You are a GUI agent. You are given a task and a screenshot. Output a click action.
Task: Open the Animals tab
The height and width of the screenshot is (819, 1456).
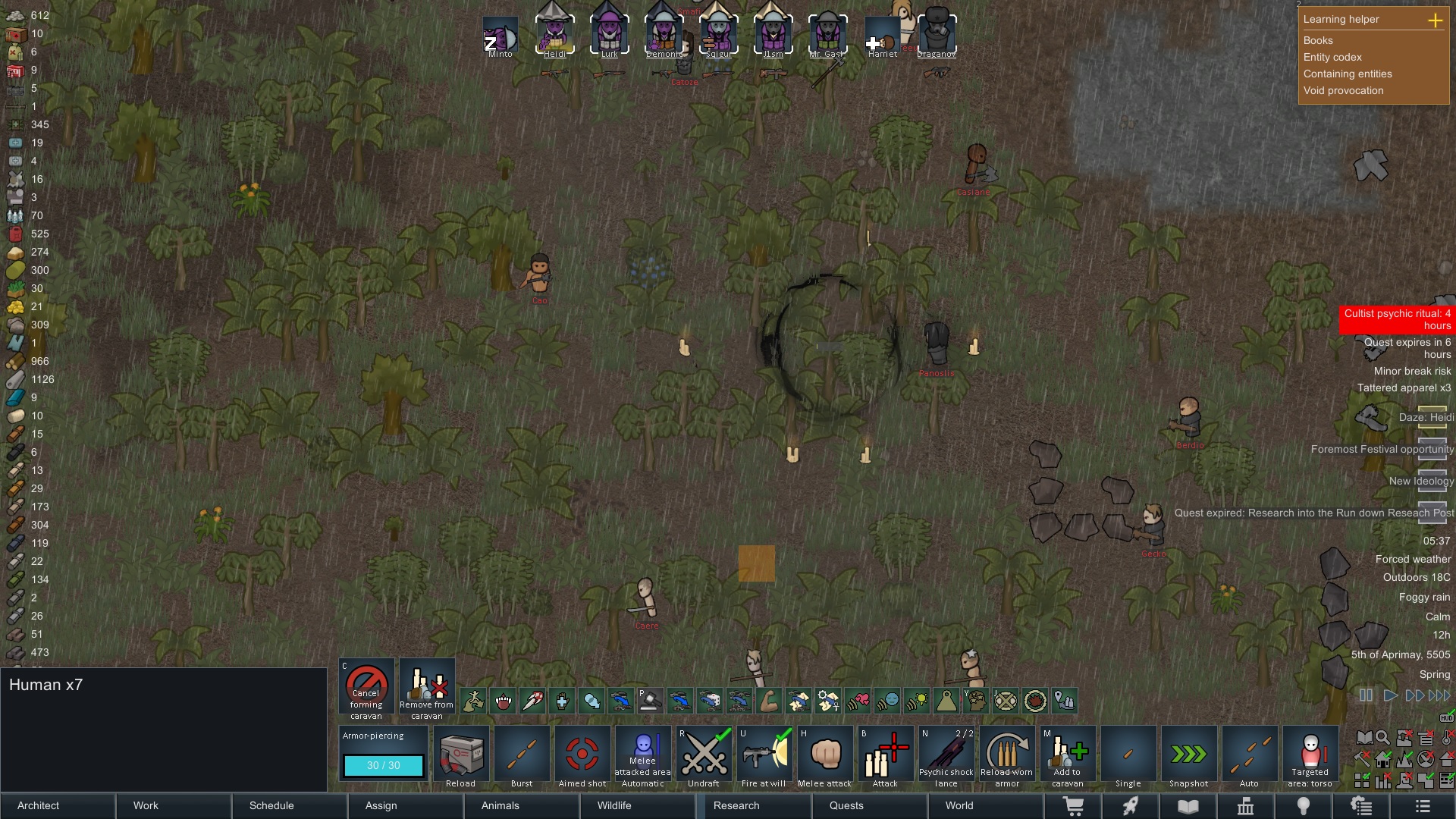click(x=522, y=805)
